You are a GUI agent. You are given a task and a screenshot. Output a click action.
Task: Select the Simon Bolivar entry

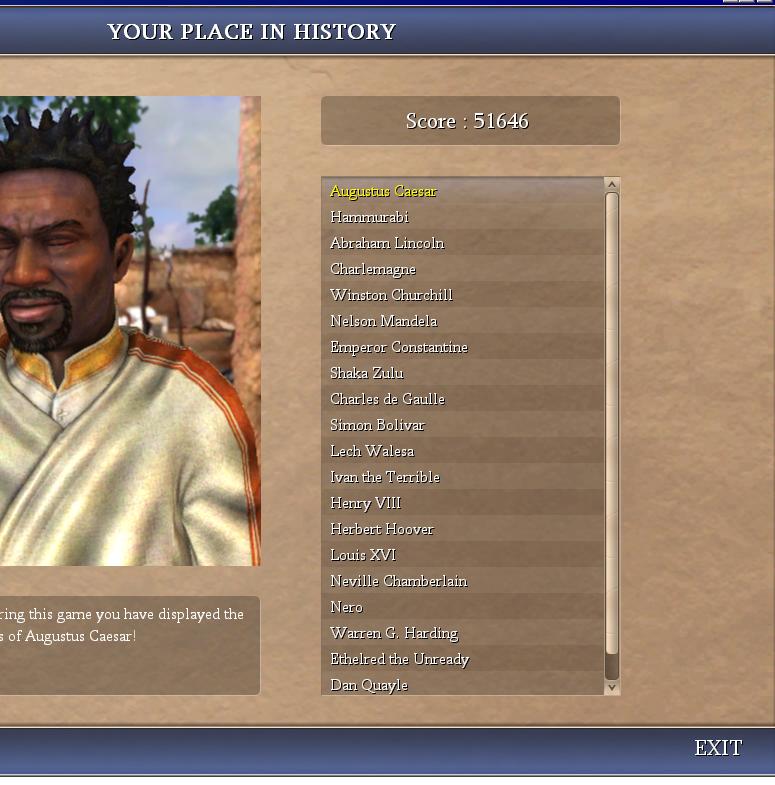377,425
